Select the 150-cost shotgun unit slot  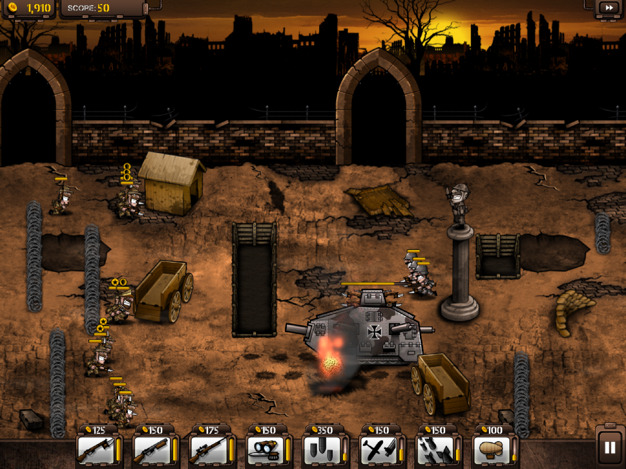(152, 448)
